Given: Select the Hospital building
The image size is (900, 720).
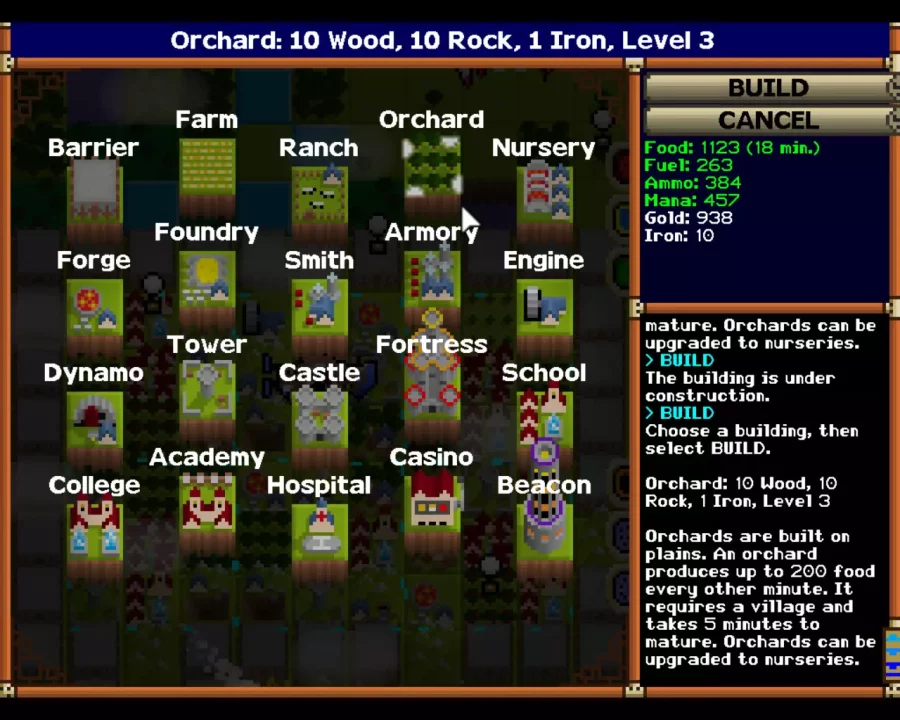Looking at the screenshot, I should pyautogui.click(x=319, y=528).
